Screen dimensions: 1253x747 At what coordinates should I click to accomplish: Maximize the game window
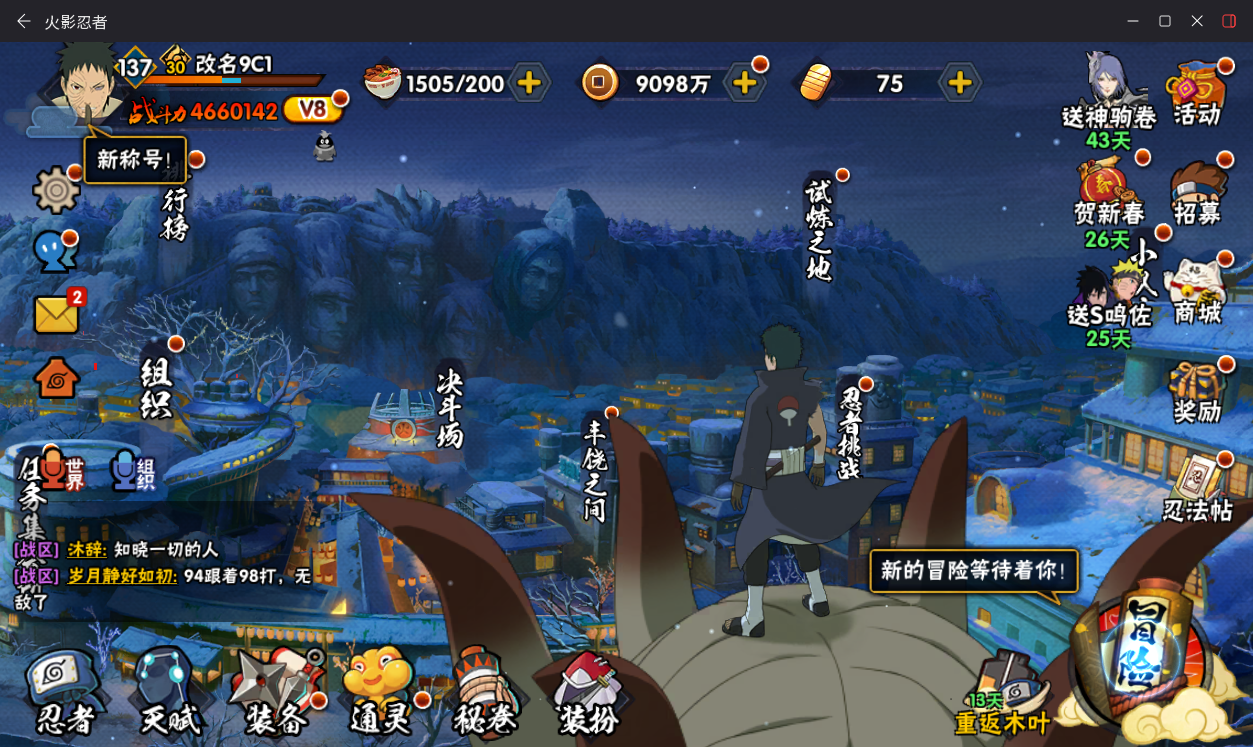1165,21
